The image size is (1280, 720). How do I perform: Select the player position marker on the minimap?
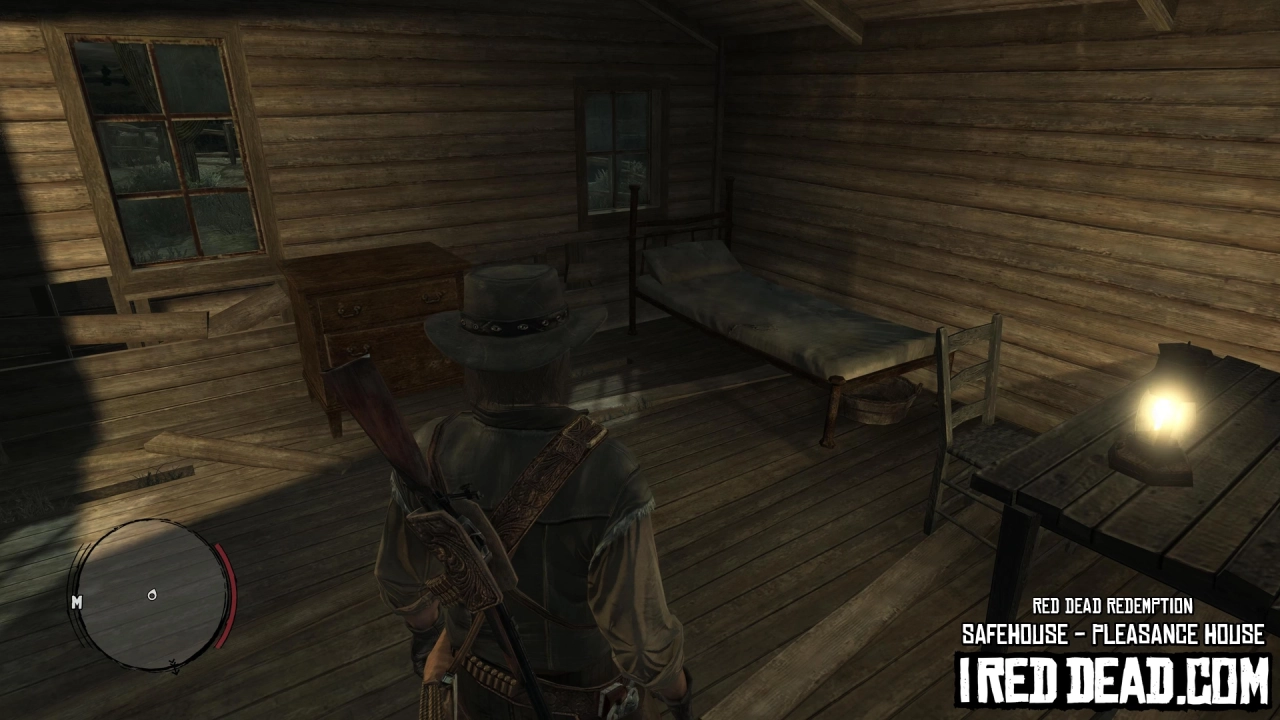[x=152, y=595]
